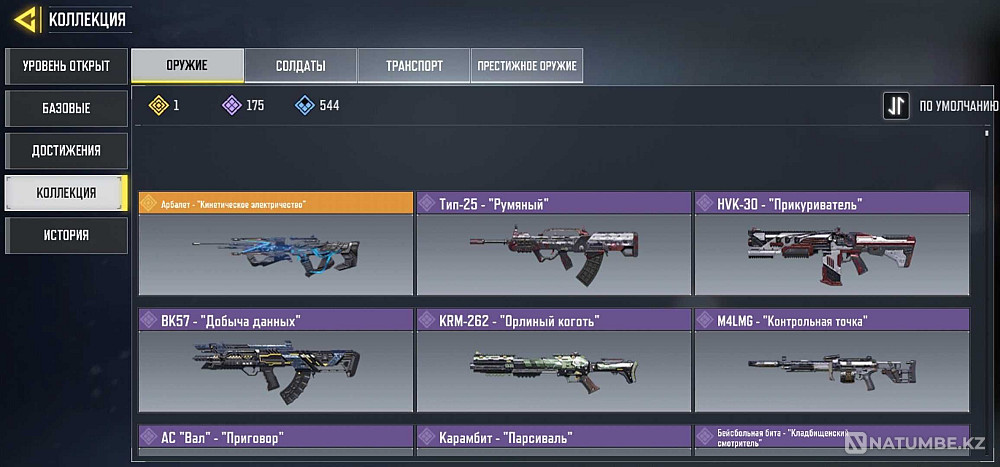Select the Коллекция menu entry
This screenshot has height=467, width=1000.
pos(66,192)
